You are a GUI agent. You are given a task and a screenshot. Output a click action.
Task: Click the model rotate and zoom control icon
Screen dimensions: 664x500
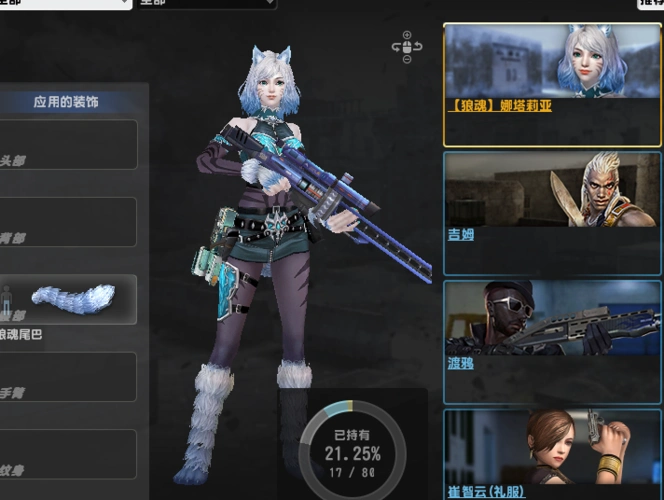pos(407,46)
